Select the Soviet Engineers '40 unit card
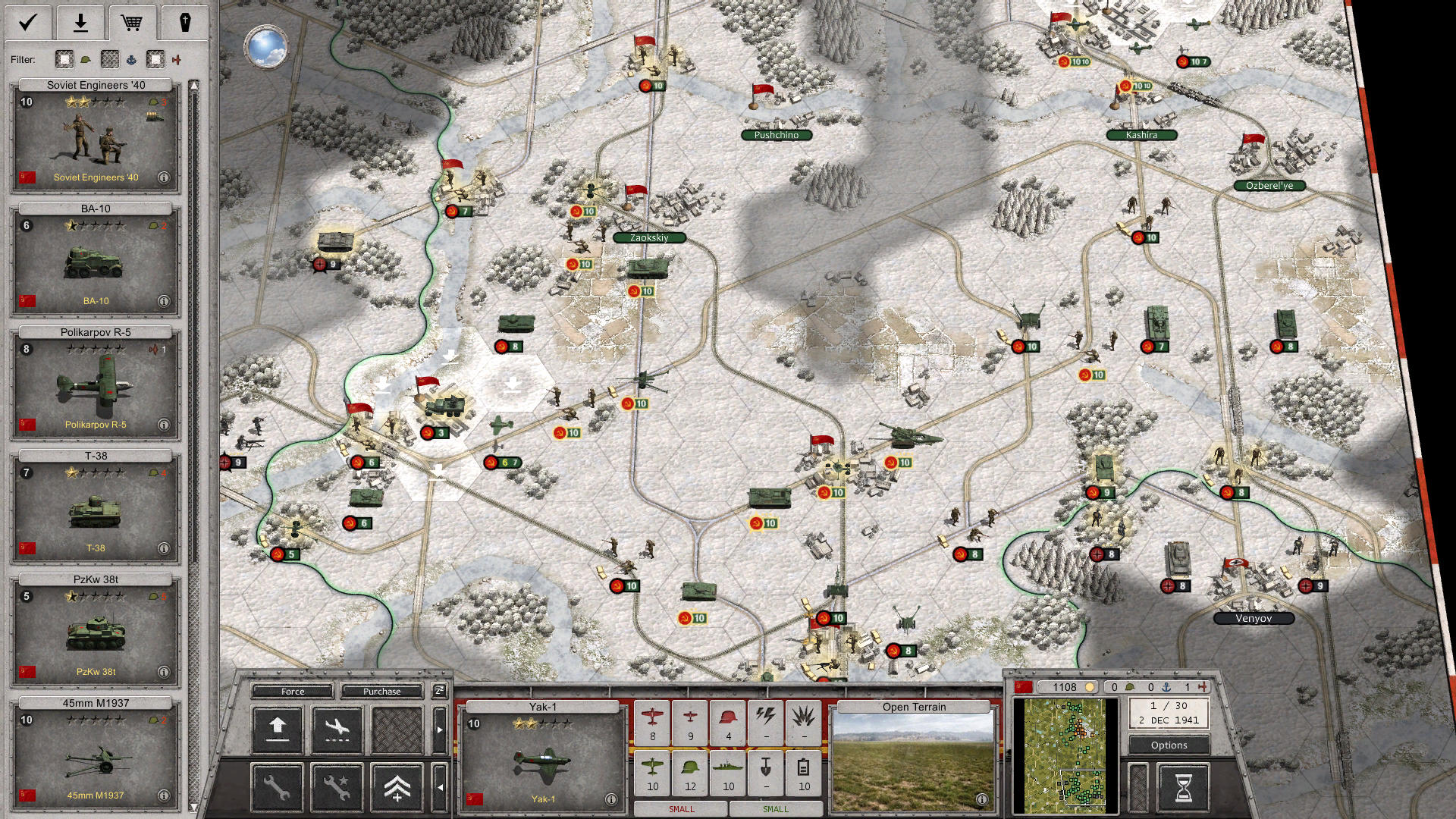1456x819 pixels. pyautogui.click(x=96, y=136)
